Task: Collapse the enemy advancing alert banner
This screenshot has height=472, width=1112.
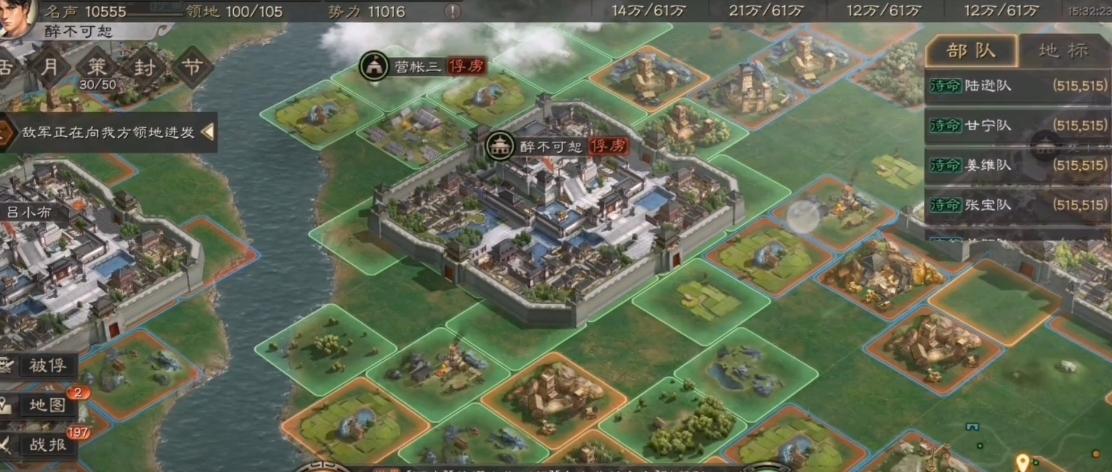Action: click(x=208, y=132)
